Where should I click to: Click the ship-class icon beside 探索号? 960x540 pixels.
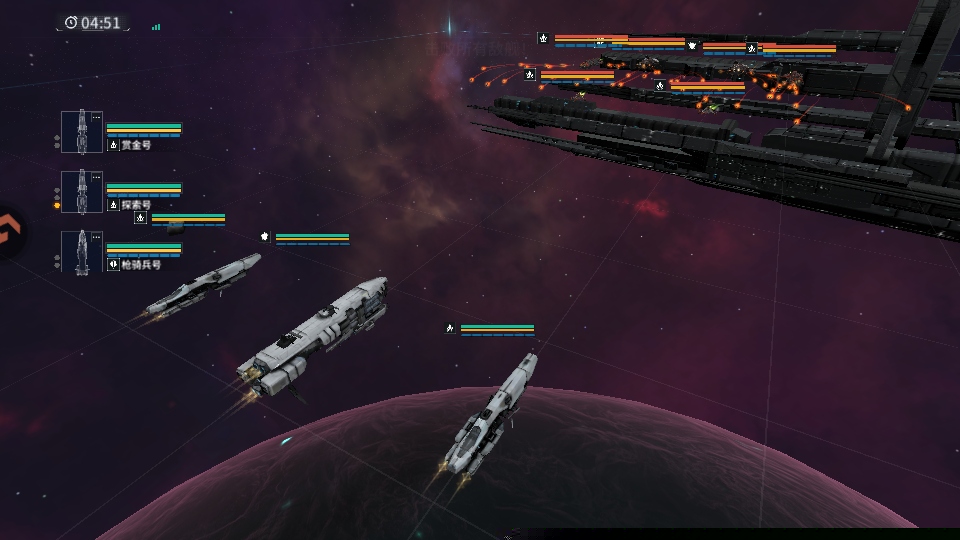pos(113,205)
